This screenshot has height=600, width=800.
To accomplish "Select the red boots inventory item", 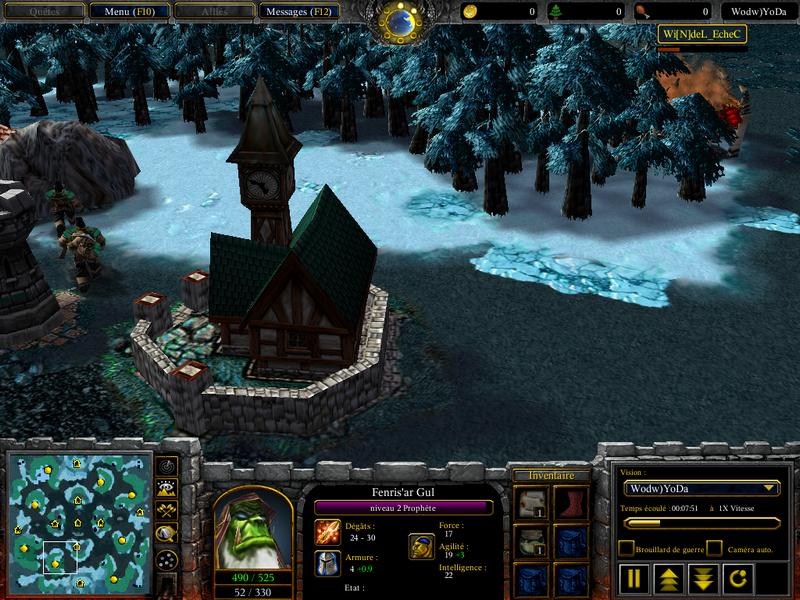I will click(x=570, y=503).
